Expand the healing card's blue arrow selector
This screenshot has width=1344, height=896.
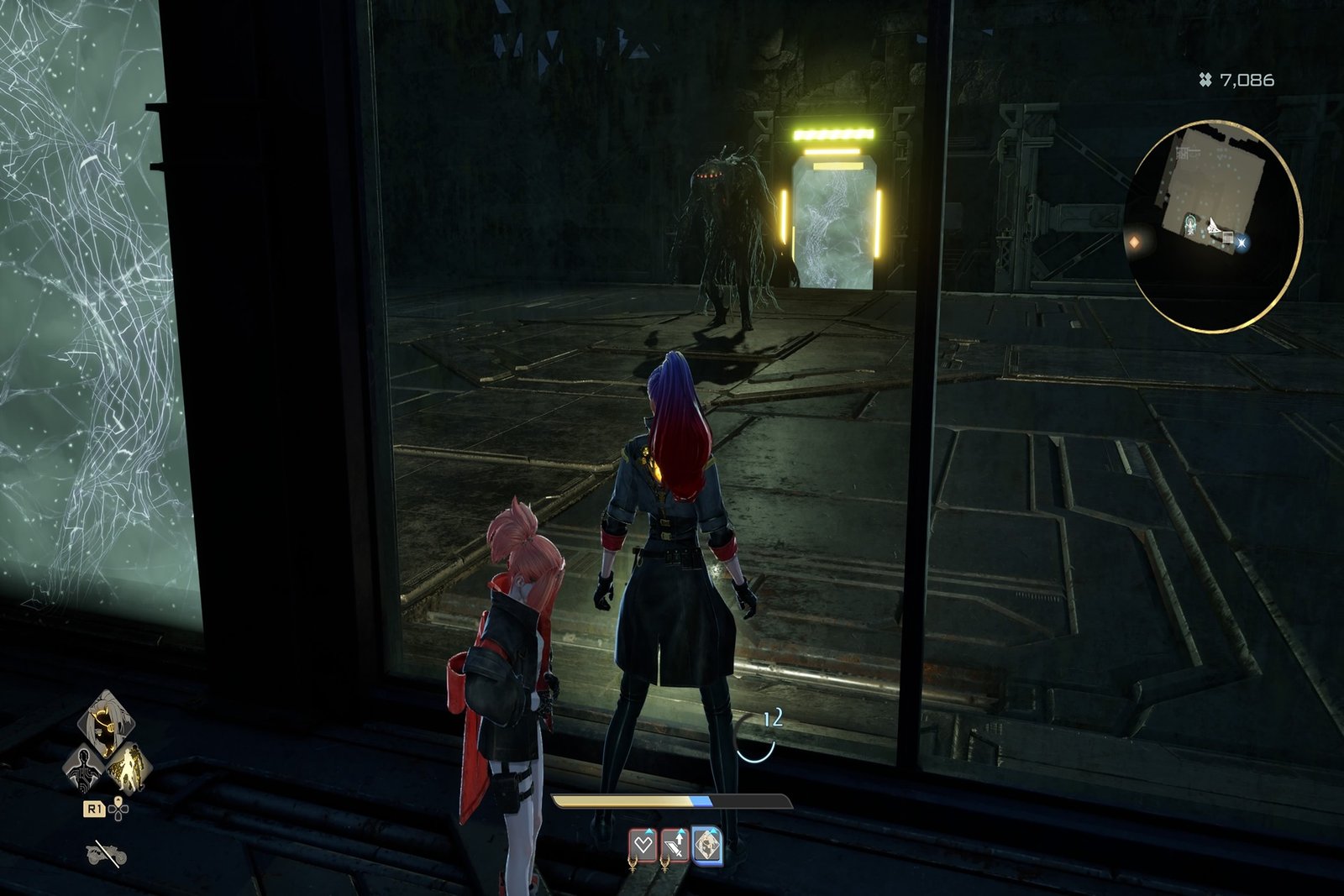coord(649,831)
